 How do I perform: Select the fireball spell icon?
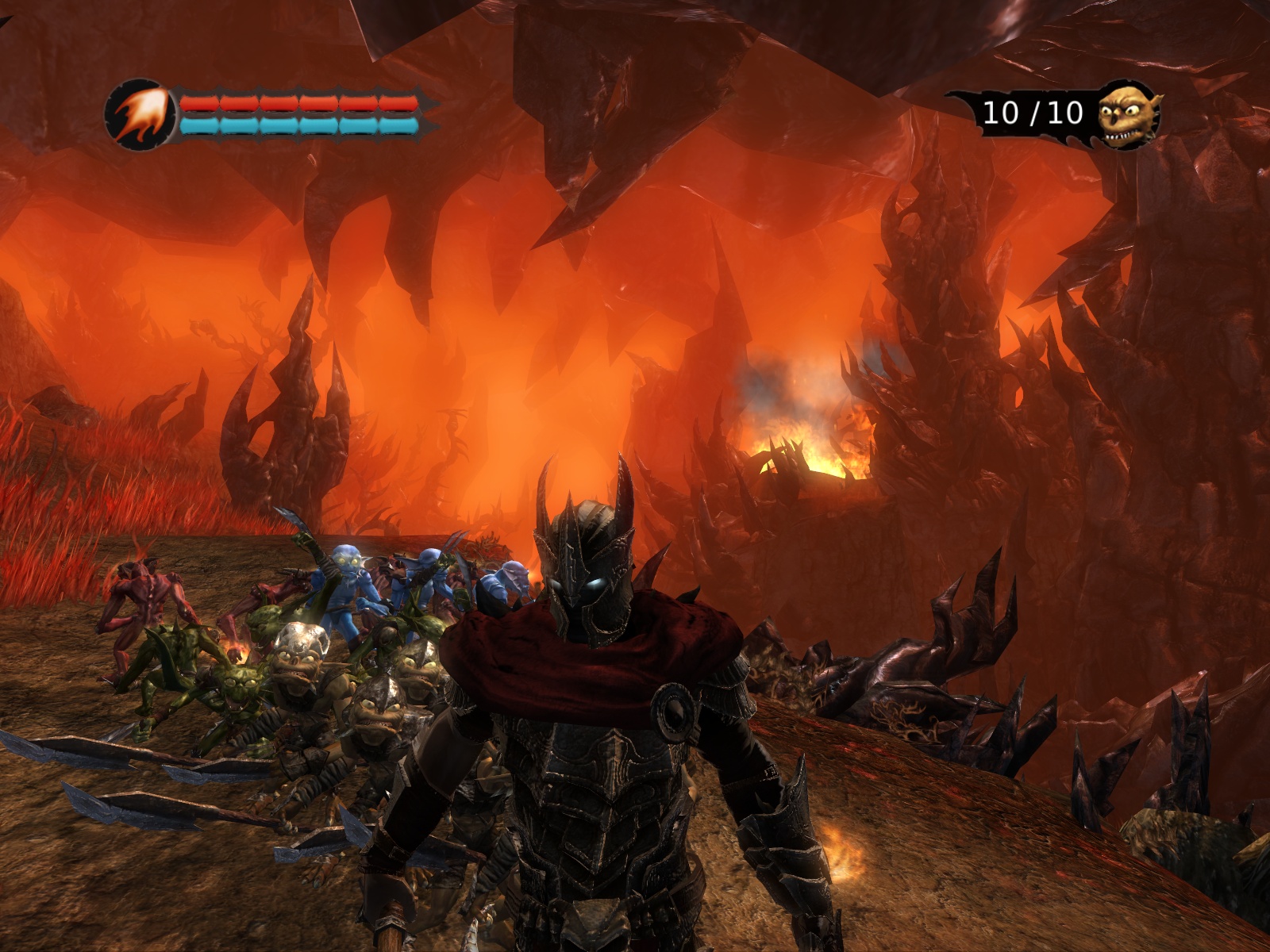(x=140, y=115)
